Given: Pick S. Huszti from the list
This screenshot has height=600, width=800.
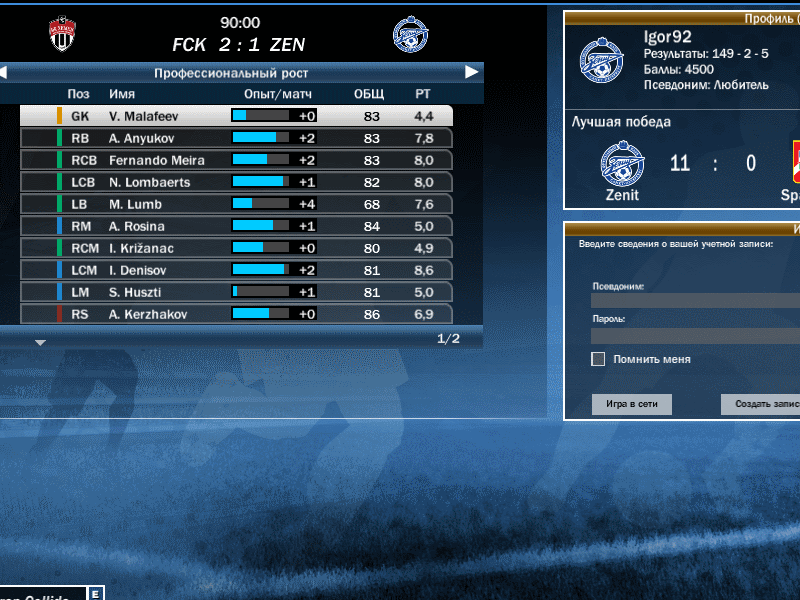Looking at the screenshot, I should coord(236,292).
